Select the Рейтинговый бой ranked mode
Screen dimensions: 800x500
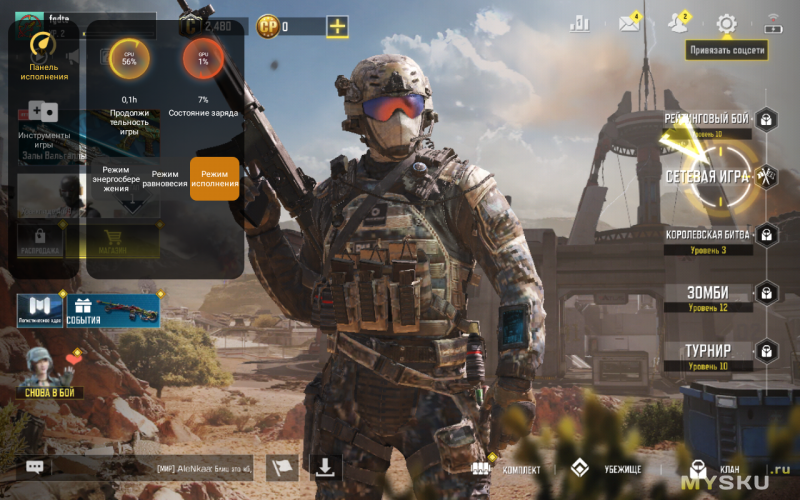(707, 120)
